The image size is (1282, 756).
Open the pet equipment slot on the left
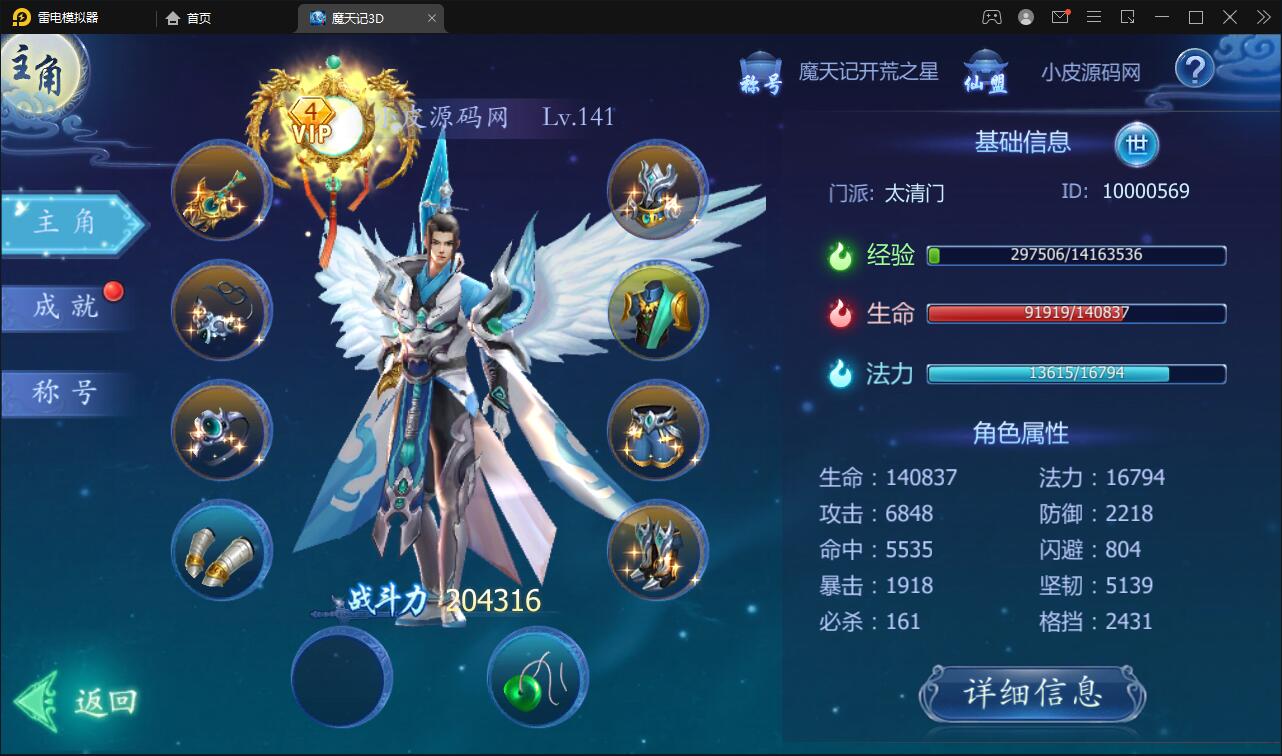pyautogui.click(x=220, y=310)
